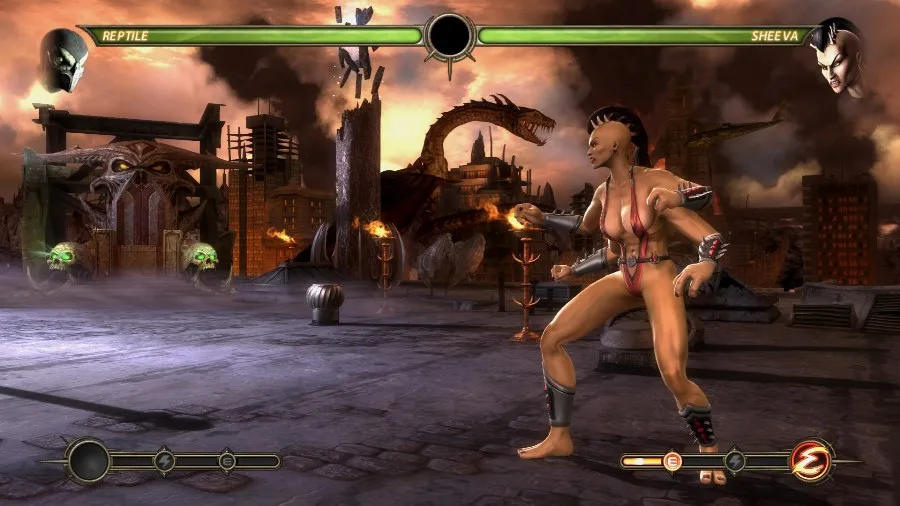
Task: Click Reptile's character portrait
Action: pos(63,59)
